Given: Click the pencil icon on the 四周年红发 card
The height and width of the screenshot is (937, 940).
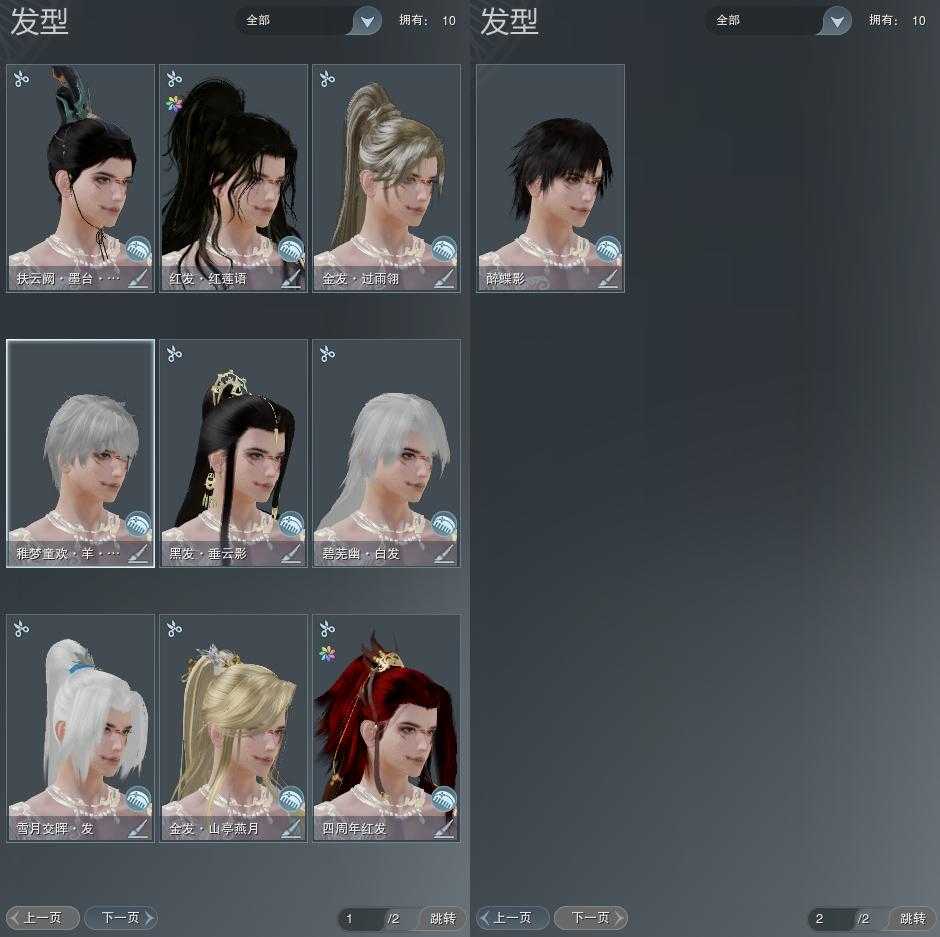Looking at the screenshot, I should click(x=444, y=829).
